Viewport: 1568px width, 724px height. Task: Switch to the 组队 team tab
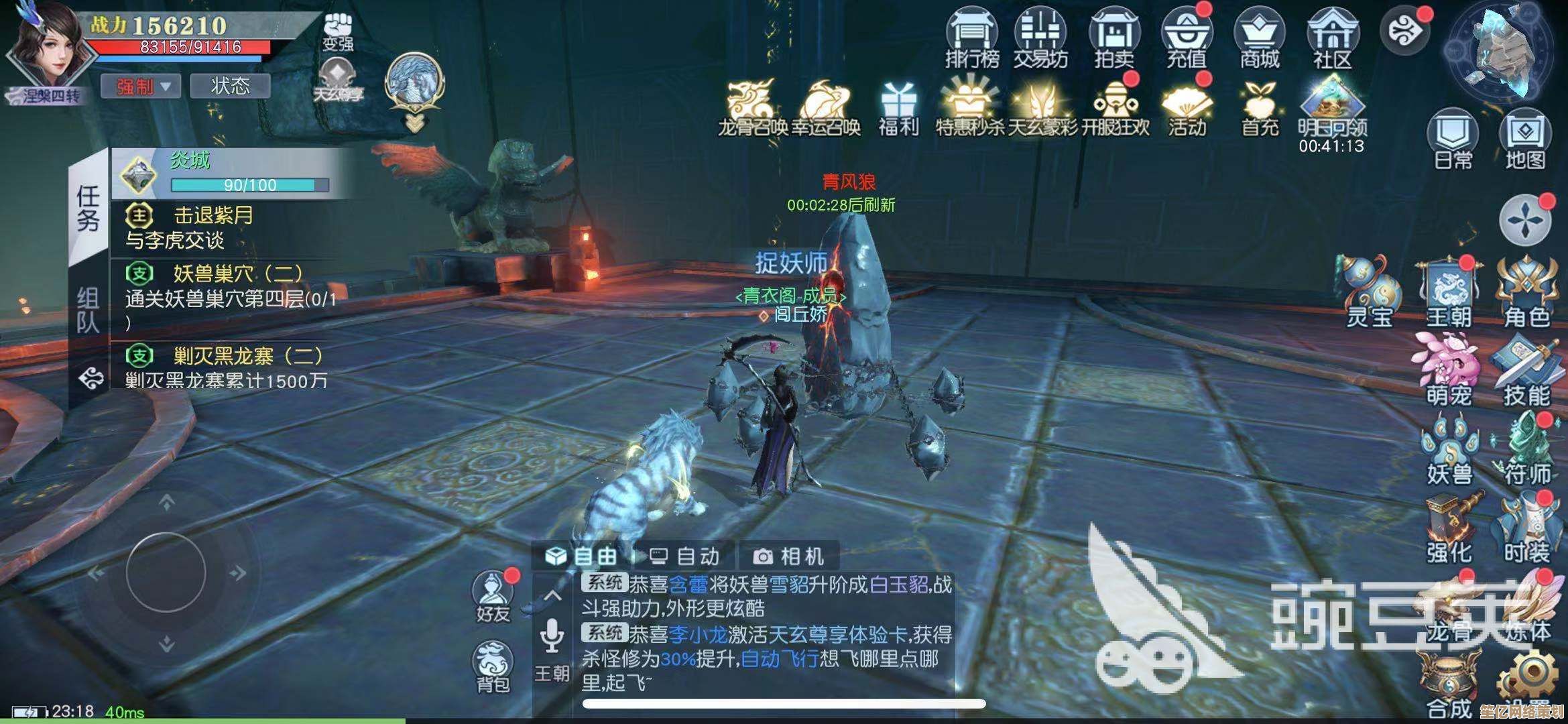(x=88, y=310)
